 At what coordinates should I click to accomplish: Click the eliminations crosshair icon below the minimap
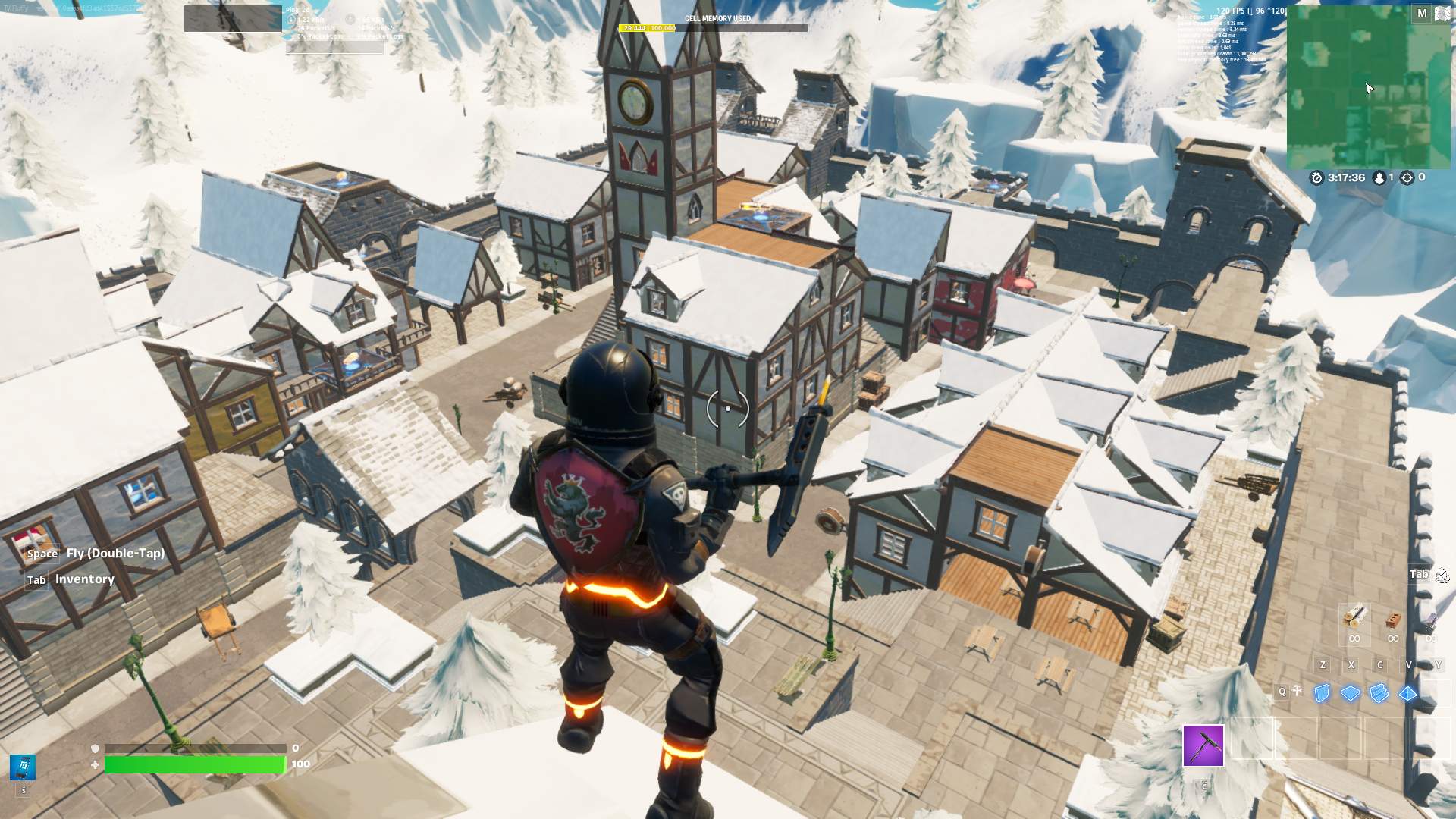(1407, 177)
